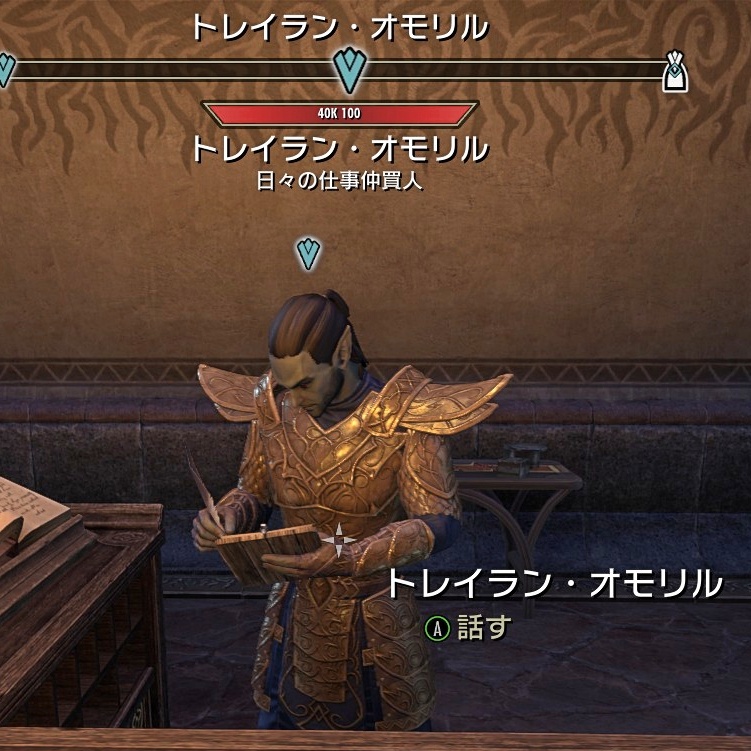Select the quest marker floating above the NPC
This screenshot has width=751, height=751.
(x=309, y=253)
